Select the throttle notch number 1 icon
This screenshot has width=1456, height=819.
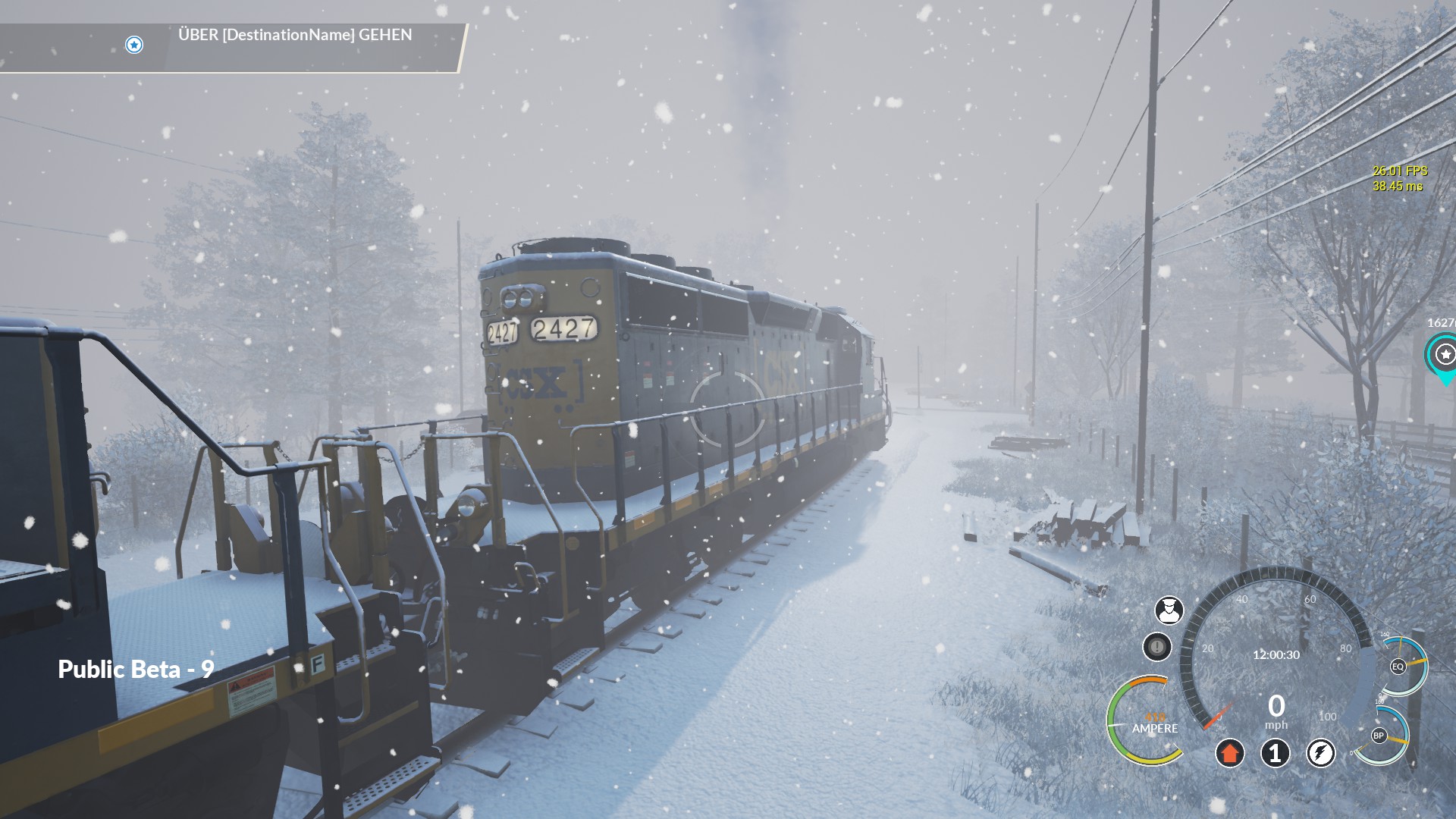1276,753
